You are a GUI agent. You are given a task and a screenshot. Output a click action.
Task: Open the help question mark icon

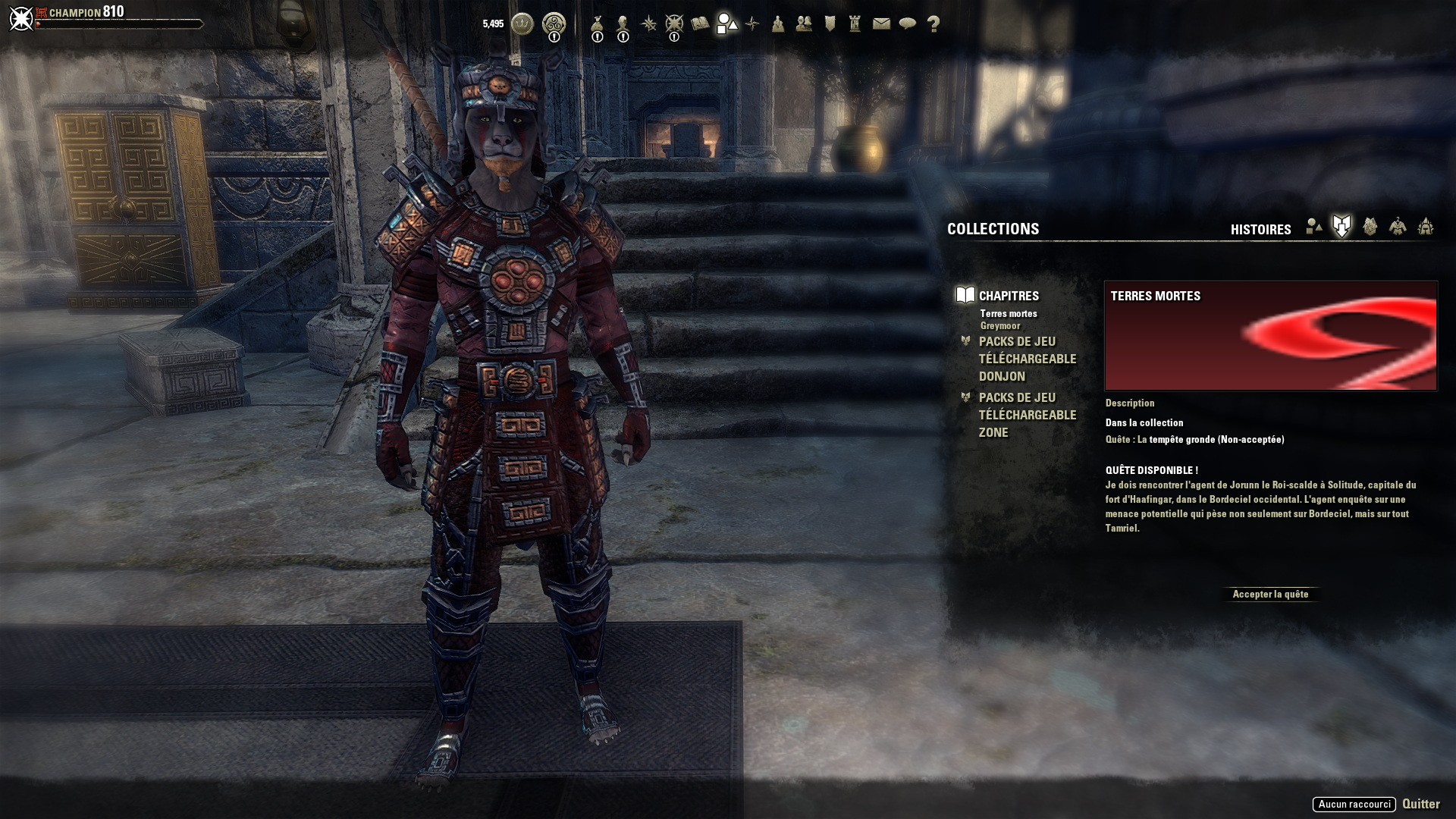pyautogui.click(x=934, y=24)
